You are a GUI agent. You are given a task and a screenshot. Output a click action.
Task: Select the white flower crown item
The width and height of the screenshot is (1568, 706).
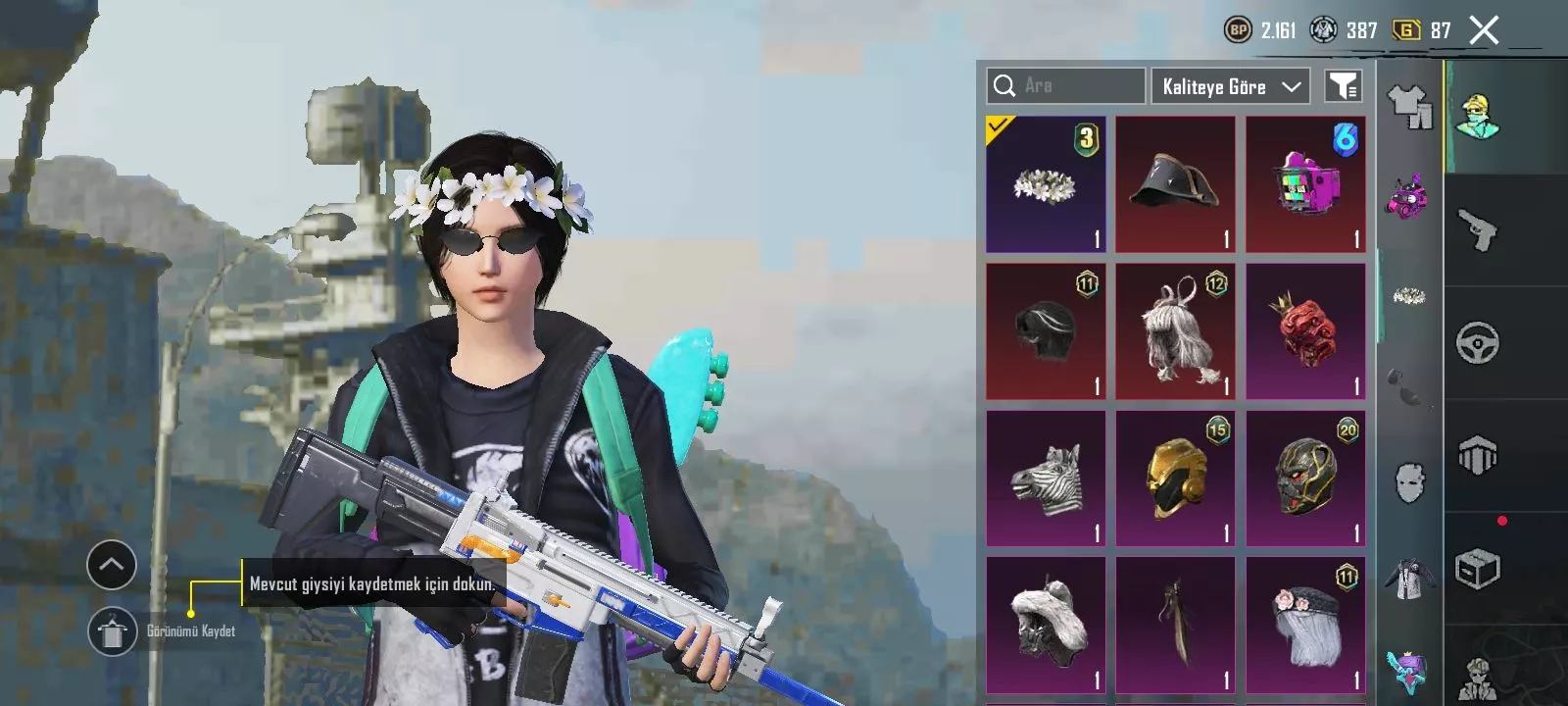(x=1046, y=184)
